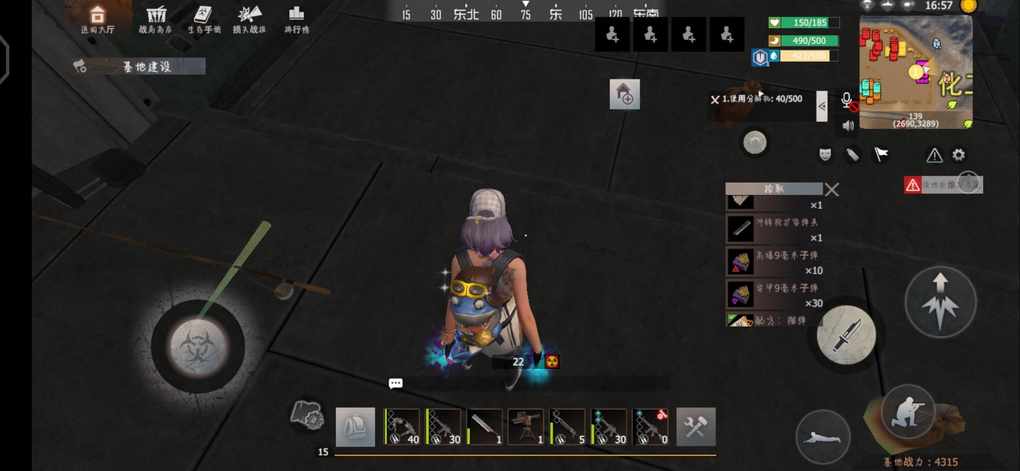Toggle the speaker sound icon
Viewport: 1020px width, 471px height.
click(848, 125)
